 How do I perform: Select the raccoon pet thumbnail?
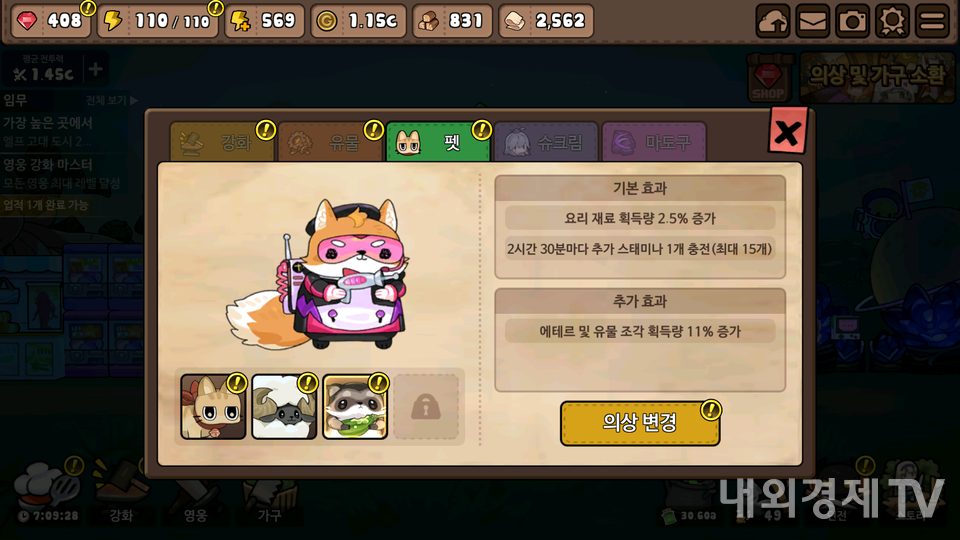pos(355,407)
